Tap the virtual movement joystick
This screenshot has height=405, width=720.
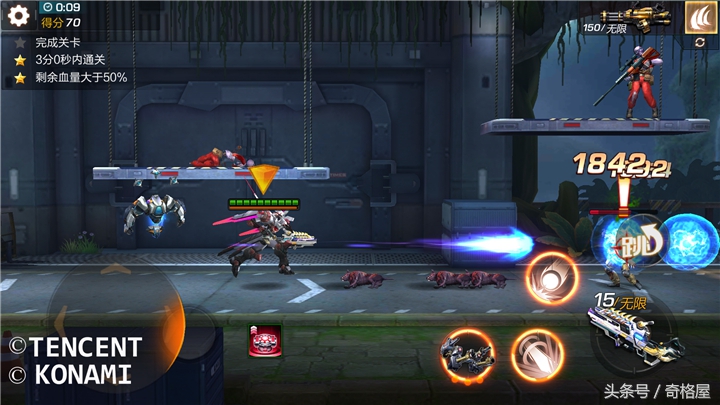click(112, 312)
